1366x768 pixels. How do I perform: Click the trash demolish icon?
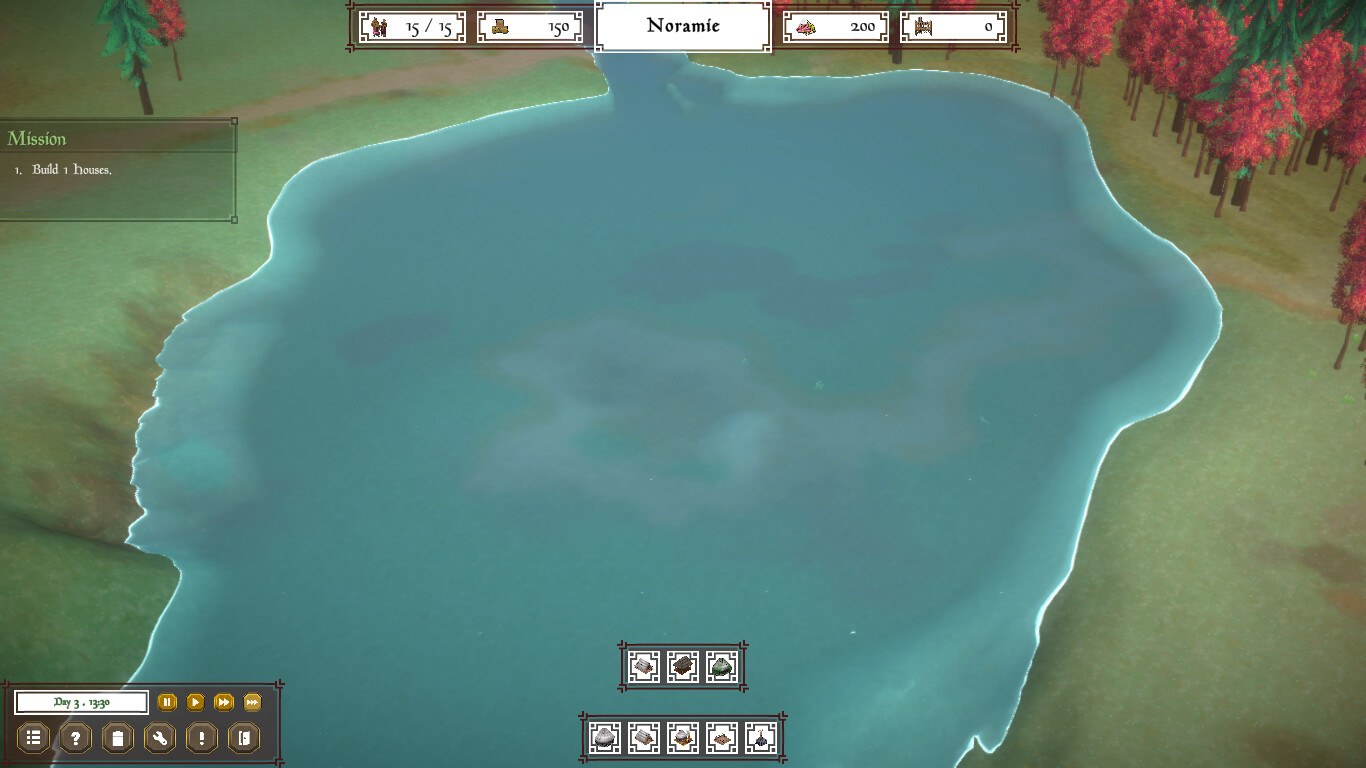[x=118, y=737]
